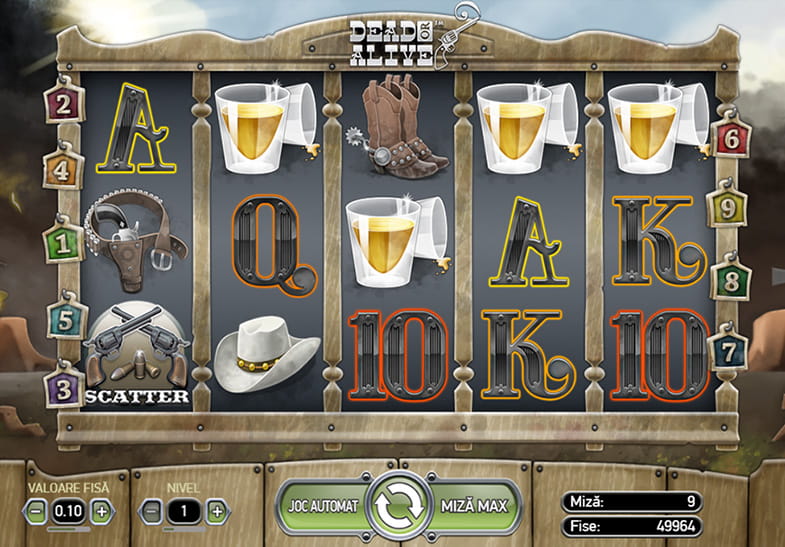This screenshot has width=785, height=547.
Task: Choose payline tag number 4
Action: pos(60,170)
